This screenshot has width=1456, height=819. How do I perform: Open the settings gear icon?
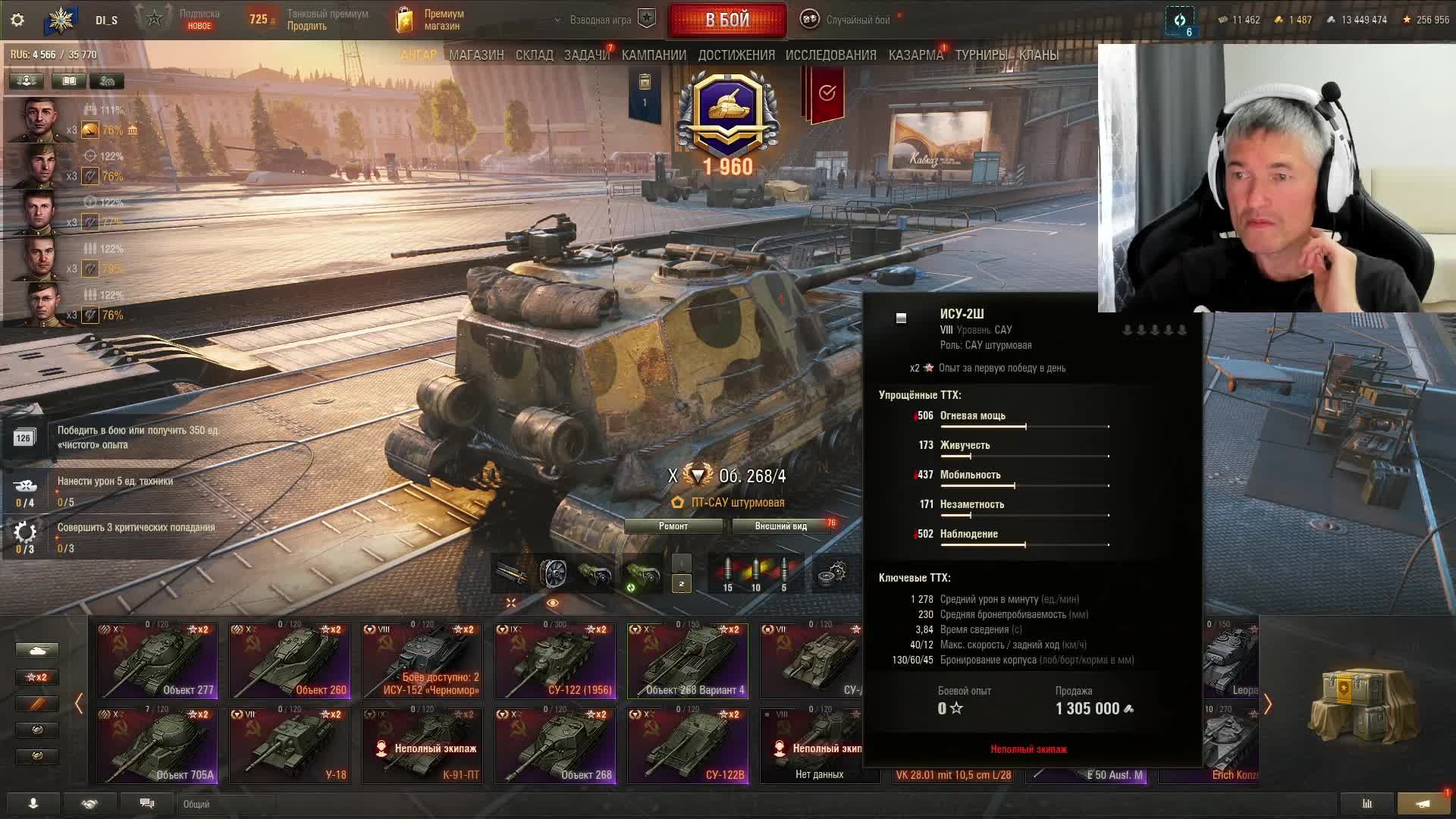click(17, 20)
